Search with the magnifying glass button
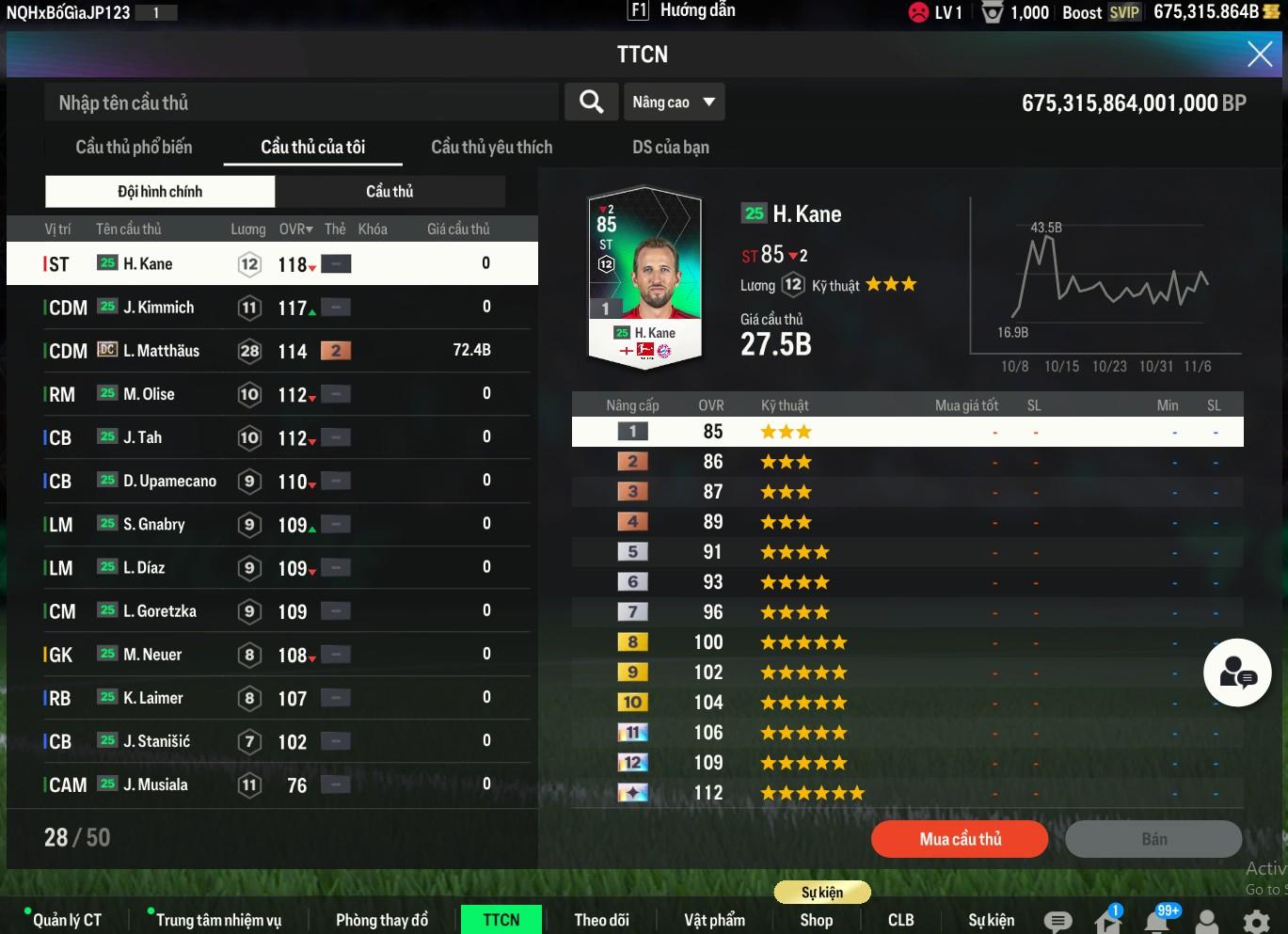The height and width of the screenshot is (934, 1288). pyautogui.click(x=591, y=102)
